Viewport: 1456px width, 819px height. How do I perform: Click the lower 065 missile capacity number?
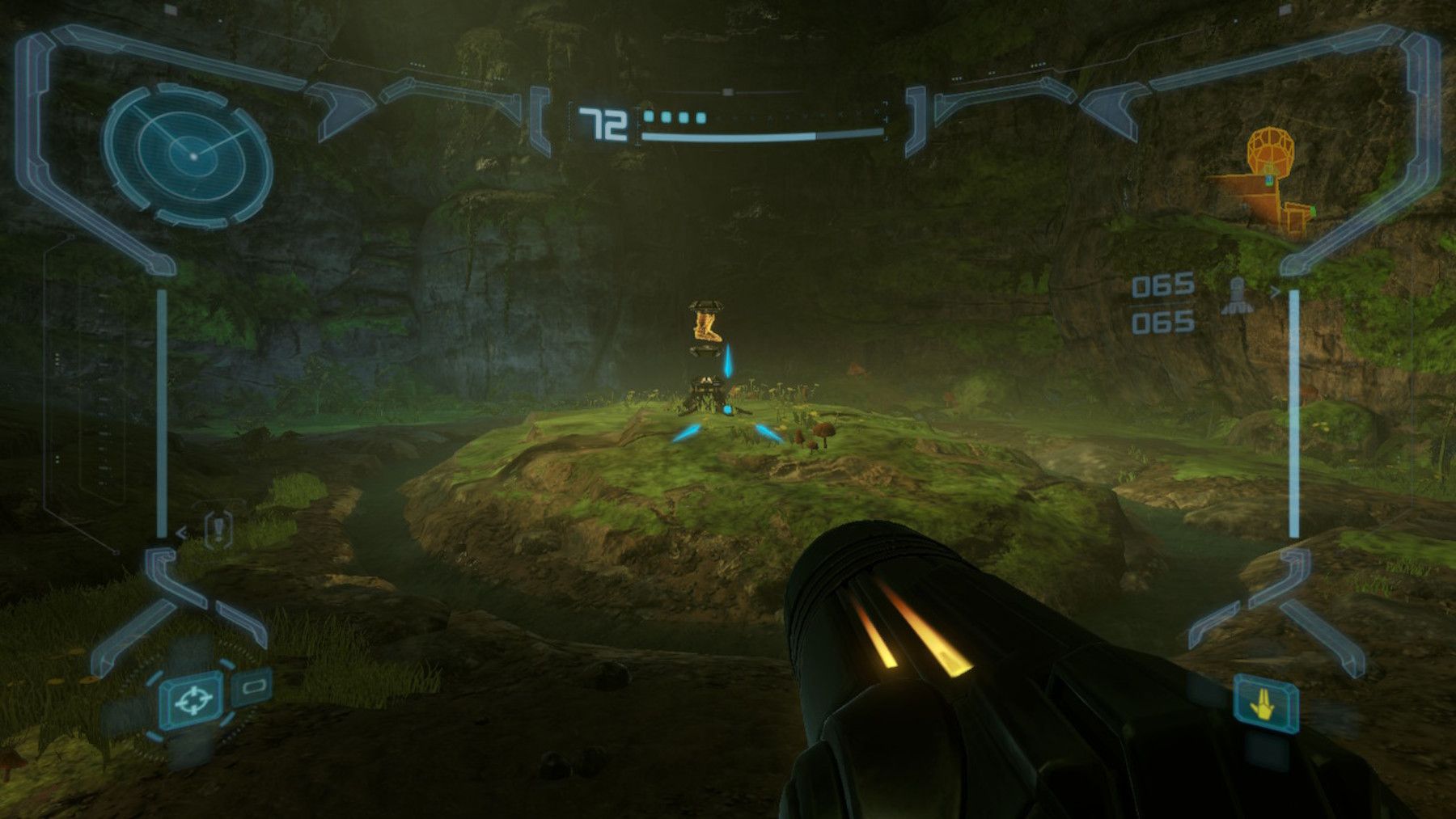[x=1164, y=323]
